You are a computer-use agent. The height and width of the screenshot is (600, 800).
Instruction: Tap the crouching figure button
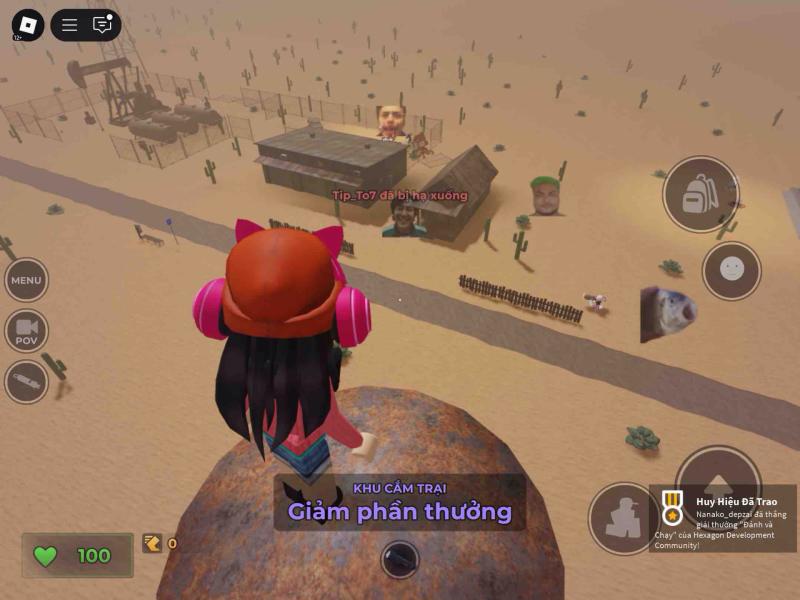point(622,518)
